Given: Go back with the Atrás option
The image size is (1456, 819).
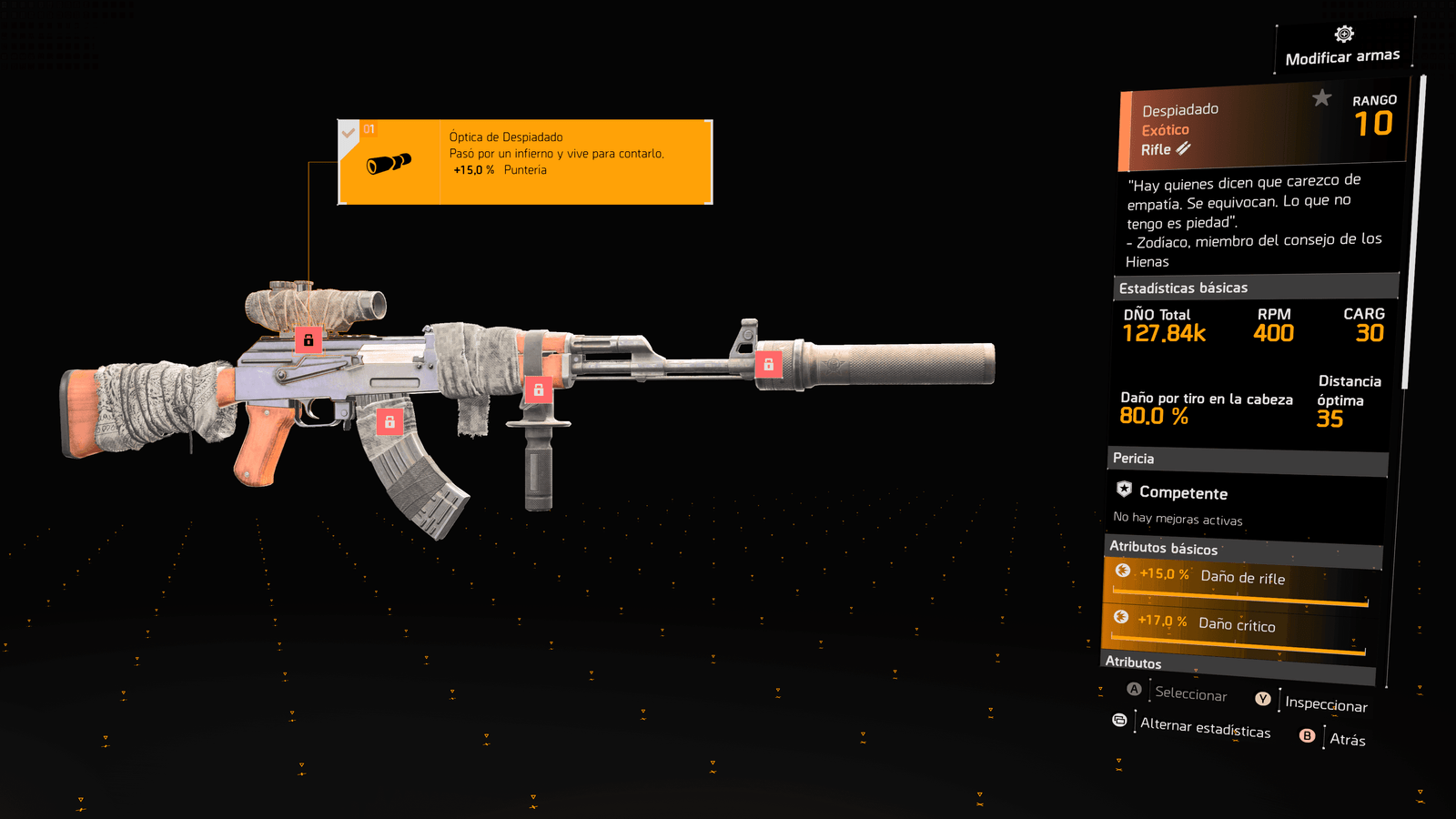Looking at the screenshot, I should tap(1347, 739).
